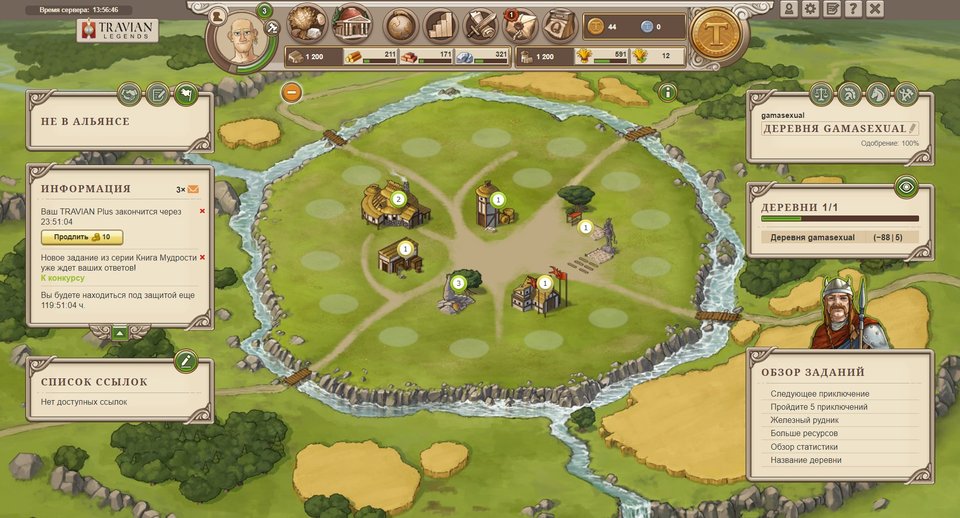Open the marketplace scales icon

click(x=820, y=95)
